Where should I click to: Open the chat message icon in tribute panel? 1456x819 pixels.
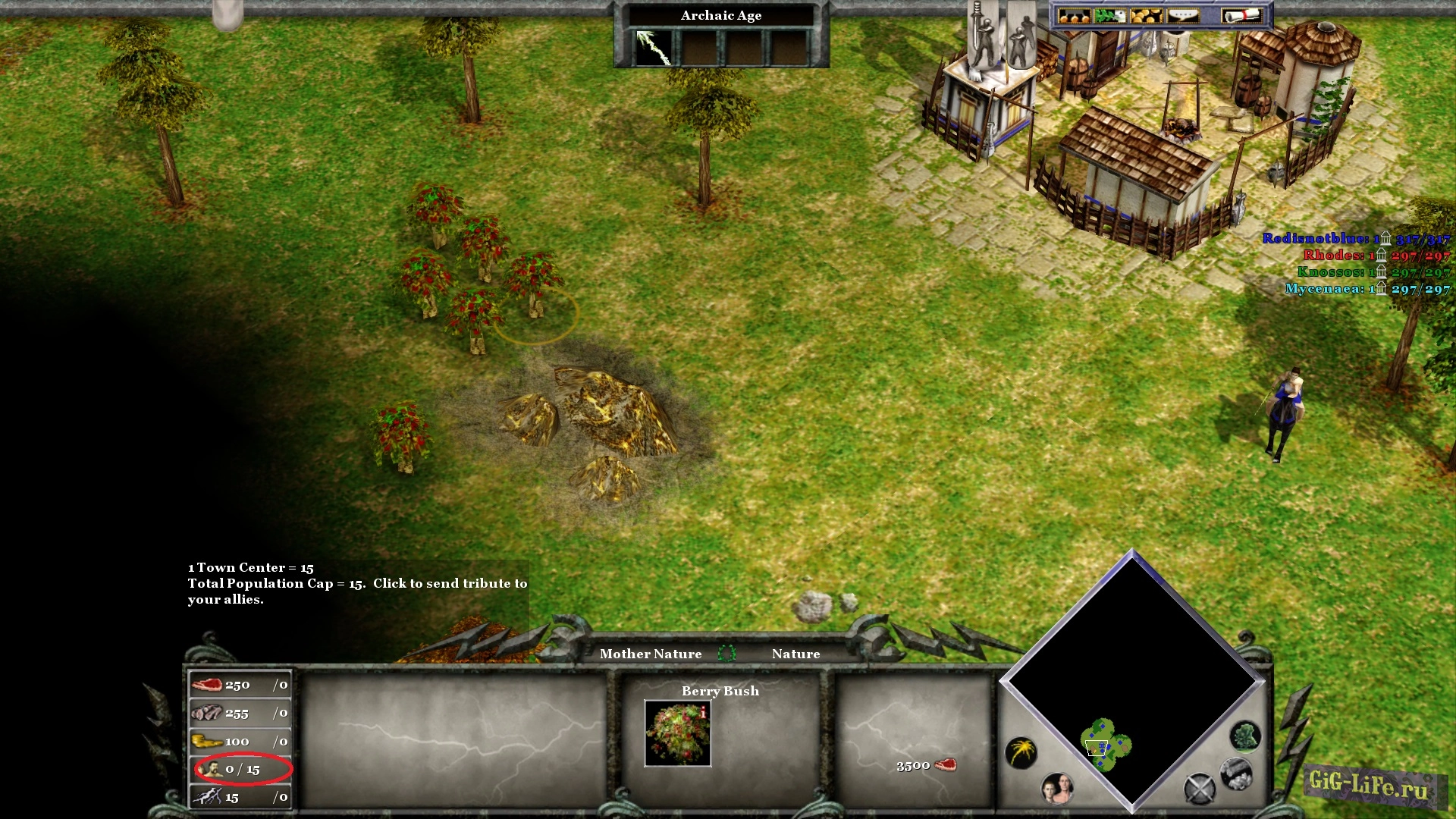click(1183, 15)
